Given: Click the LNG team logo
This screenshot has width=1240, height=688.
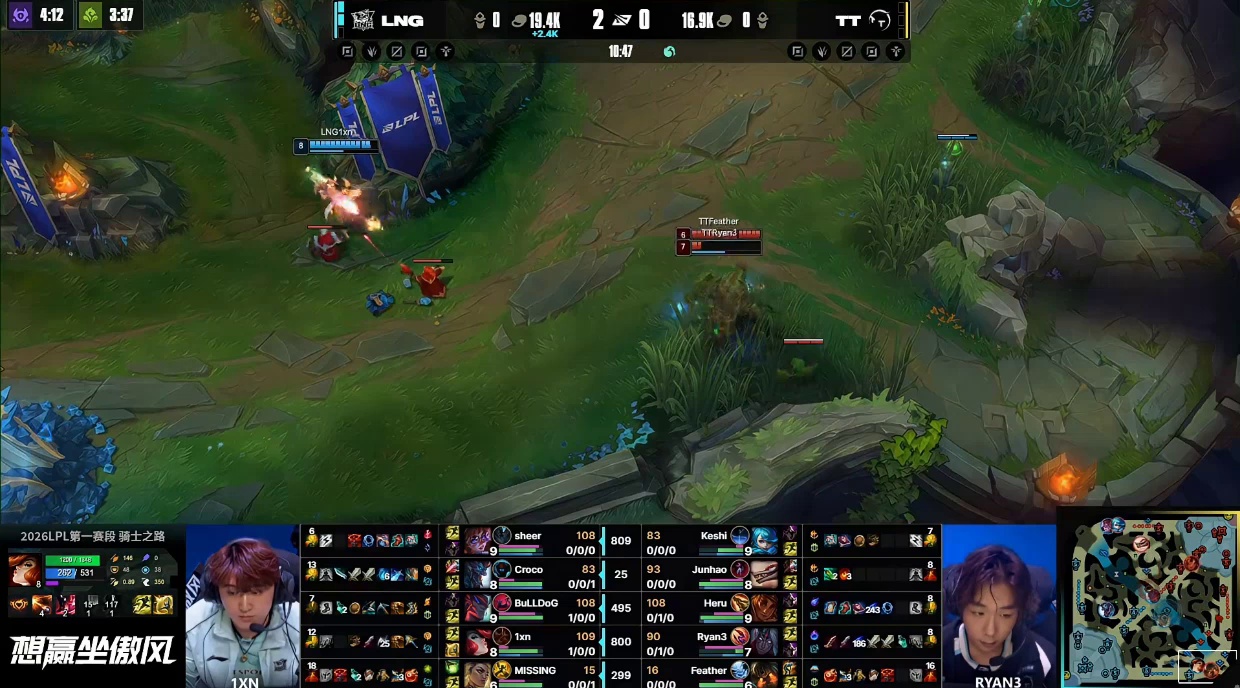Looking at the screenshot, I should [x=361, y=20].
